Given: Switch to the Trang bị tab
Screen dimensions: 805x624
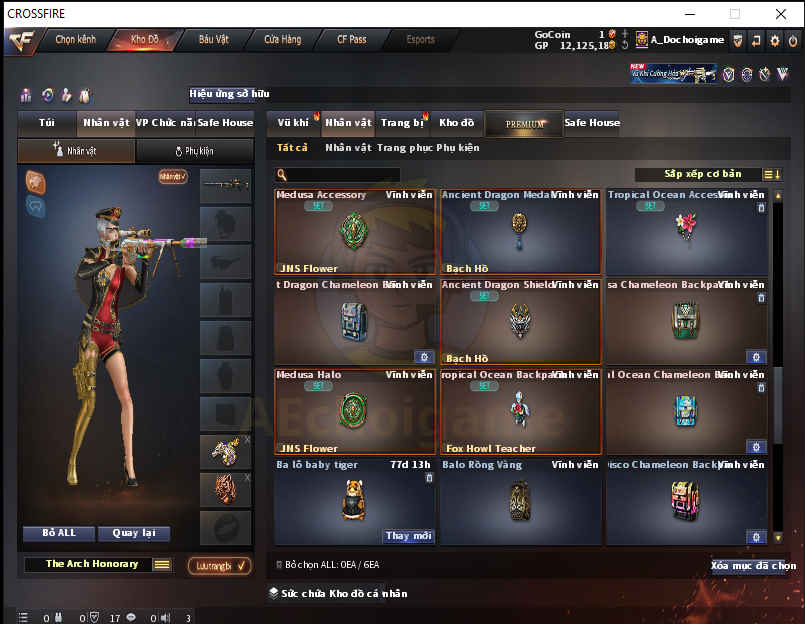Looking at the screenshot, I should (x=401, y=123).
